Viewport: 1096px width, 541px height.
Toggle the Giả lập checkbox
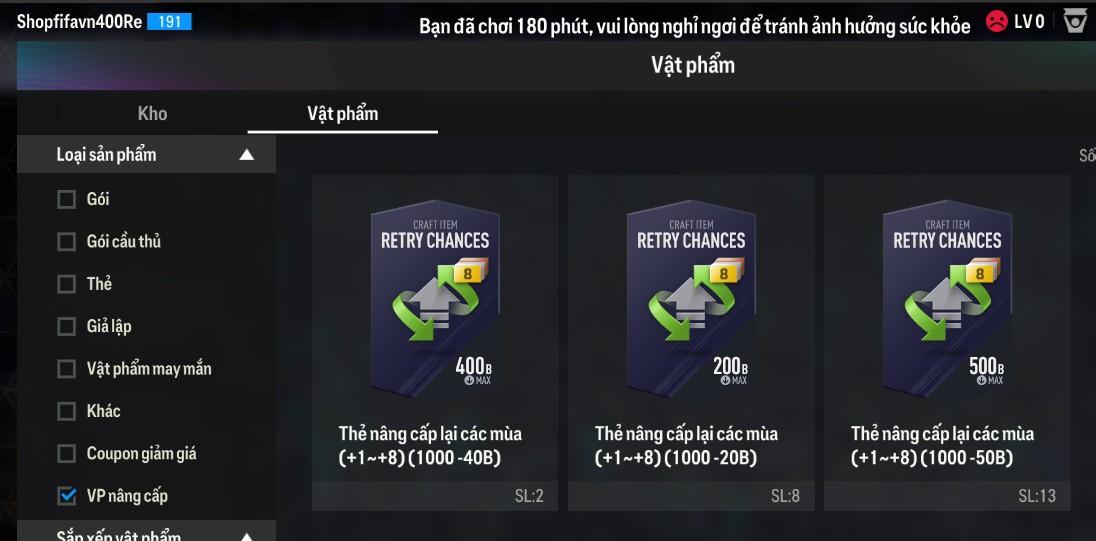(67, 326)
